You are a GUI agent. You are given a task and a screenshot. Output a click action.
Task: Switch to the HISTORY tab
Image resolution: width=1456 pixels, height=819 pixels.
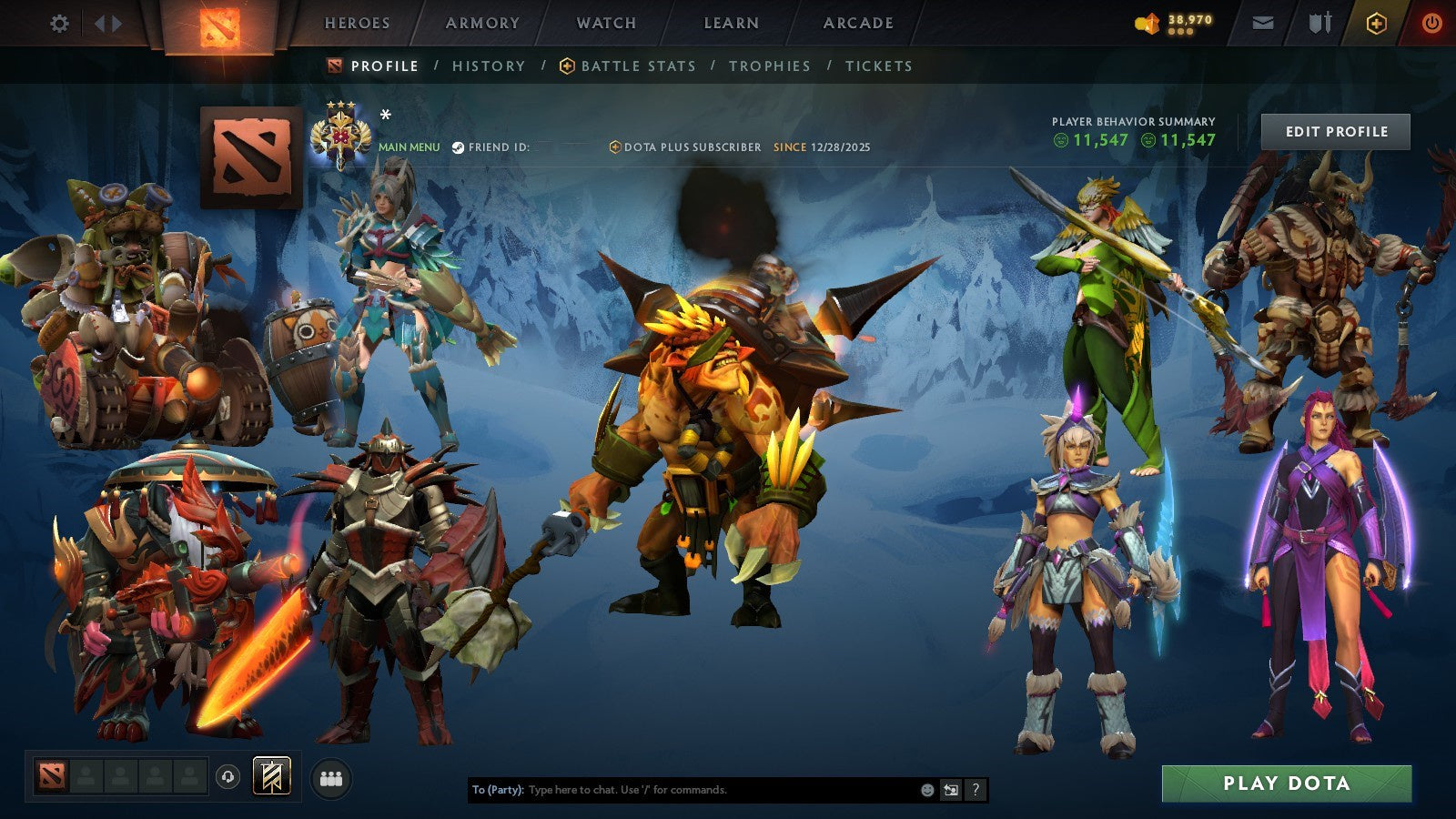coord(489,66)
